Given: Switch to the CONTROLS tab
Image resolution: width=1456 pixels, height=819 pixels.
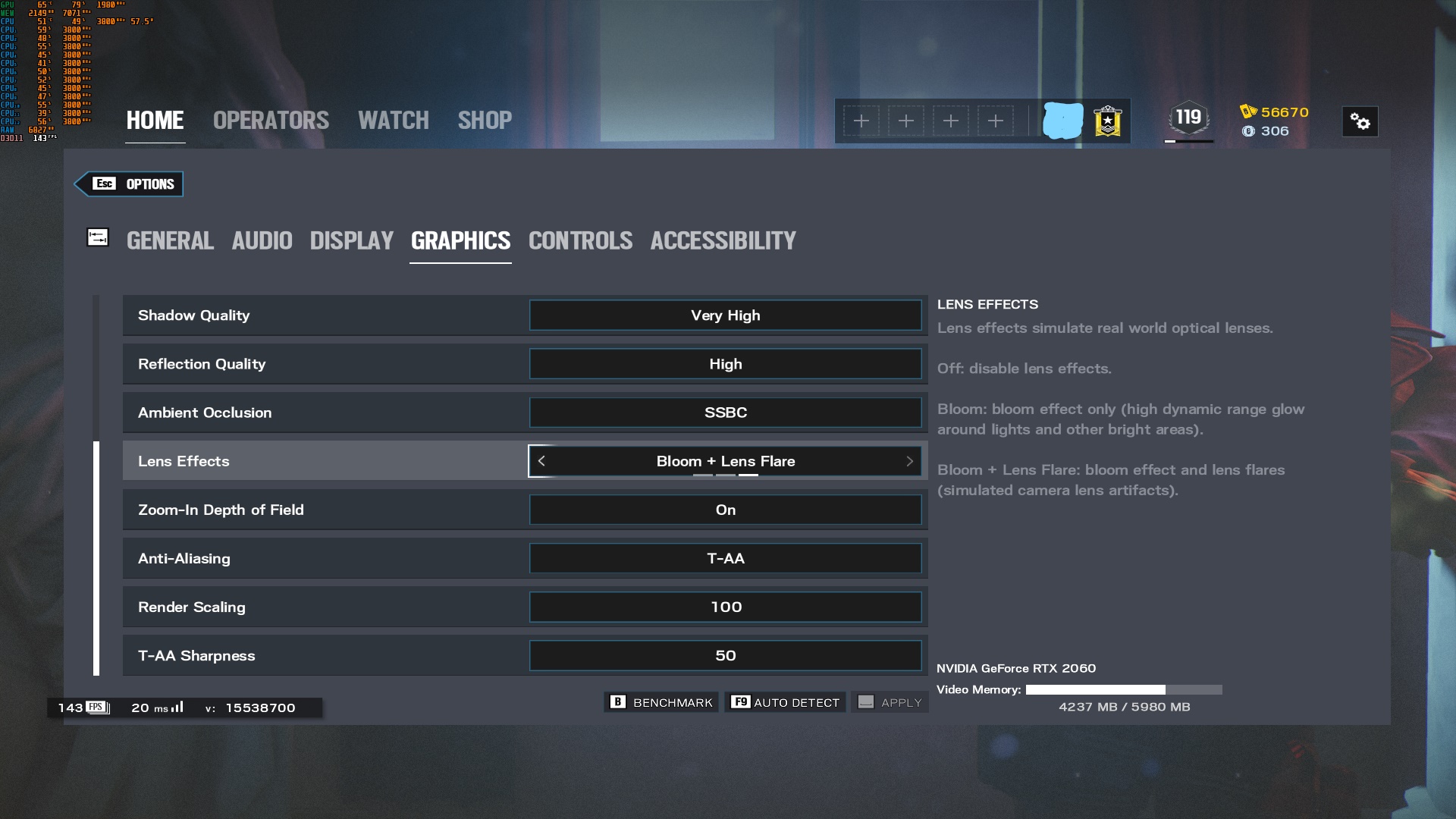Looking at the screenshot, I should 580,240.
